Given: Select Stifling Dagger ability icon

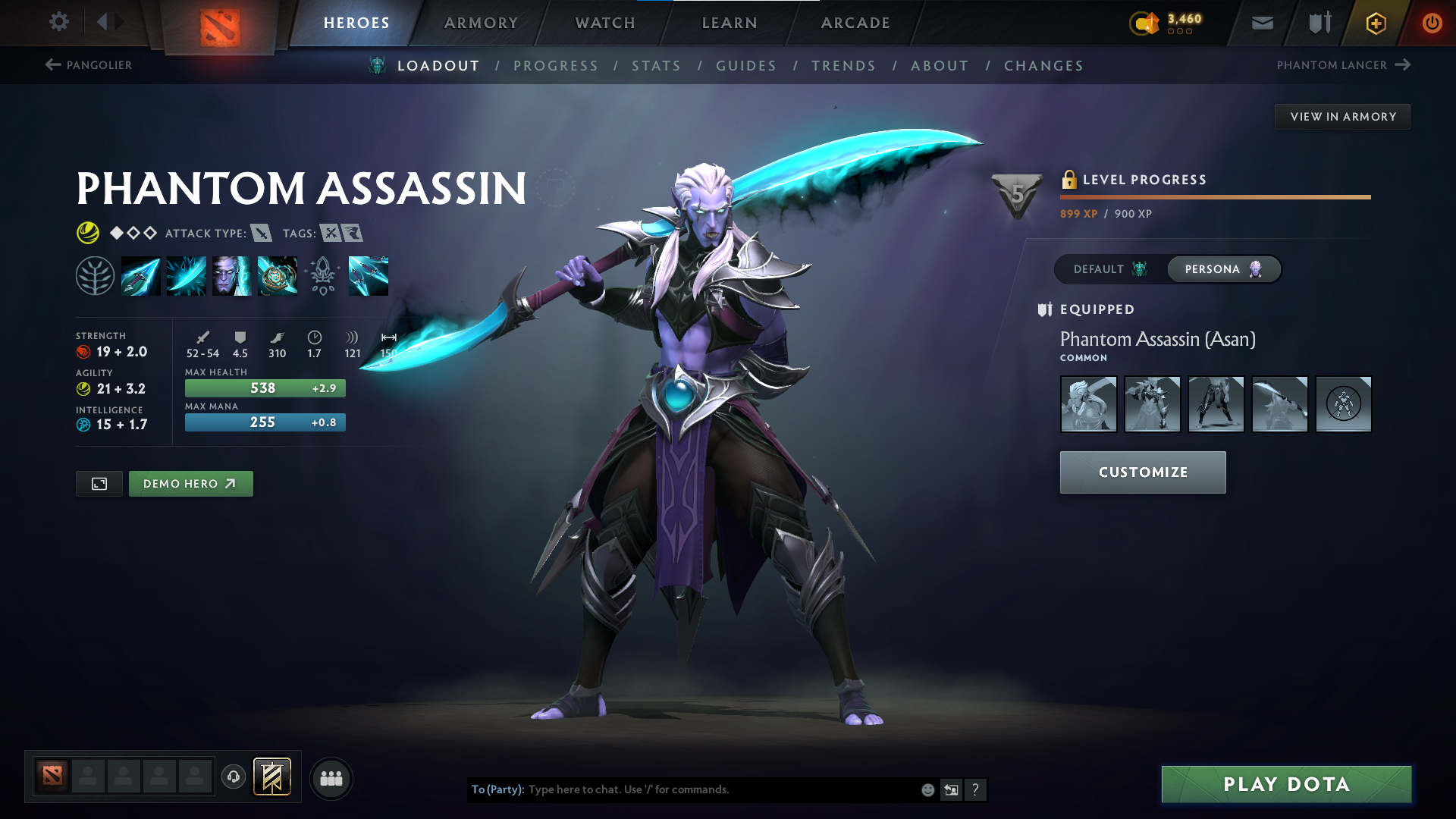Looking at the screenshot, I should click(x=140, y=275).
